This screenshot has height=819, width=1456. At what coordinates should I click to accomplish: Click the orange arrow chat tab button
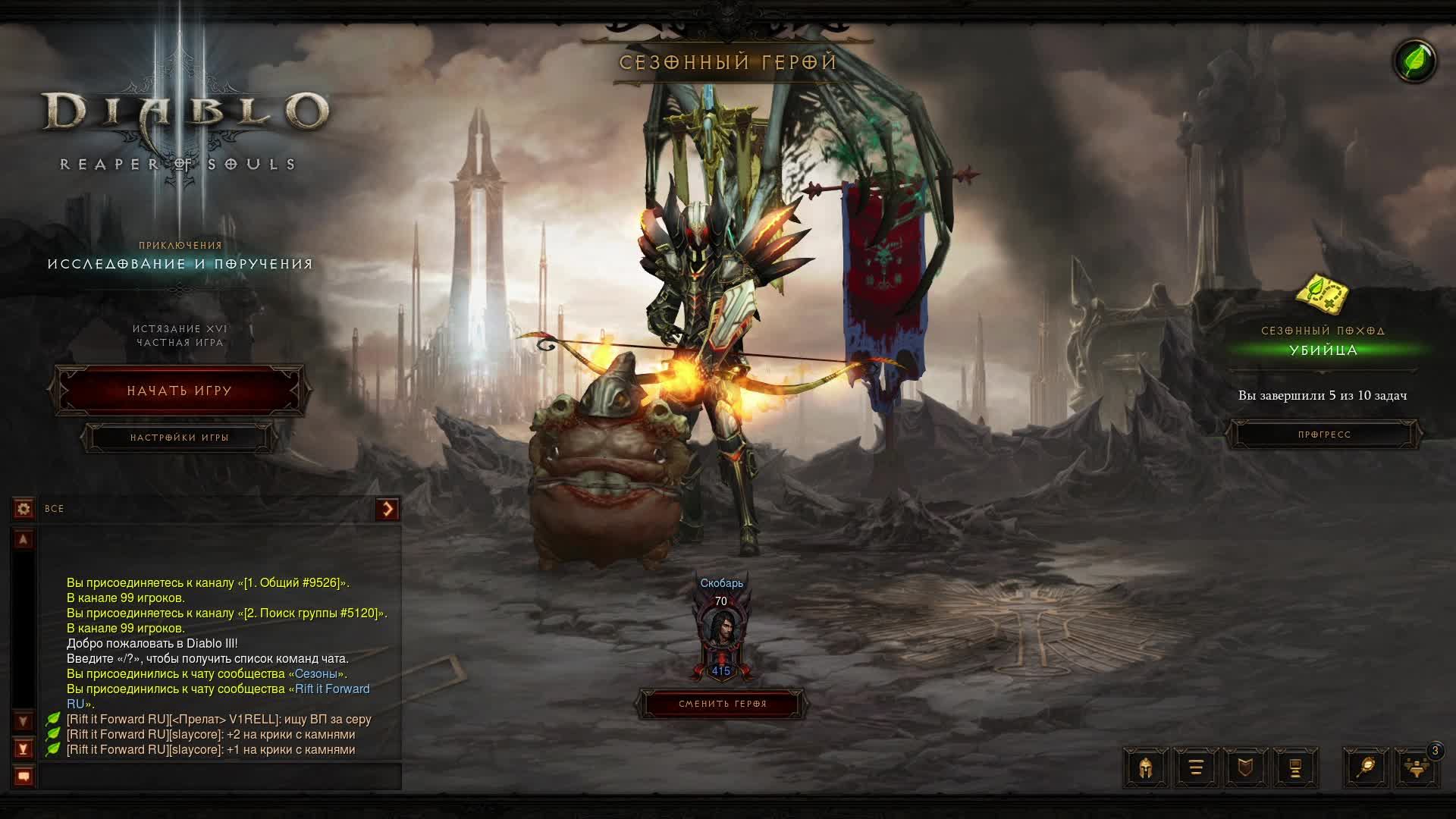[388, 509]
